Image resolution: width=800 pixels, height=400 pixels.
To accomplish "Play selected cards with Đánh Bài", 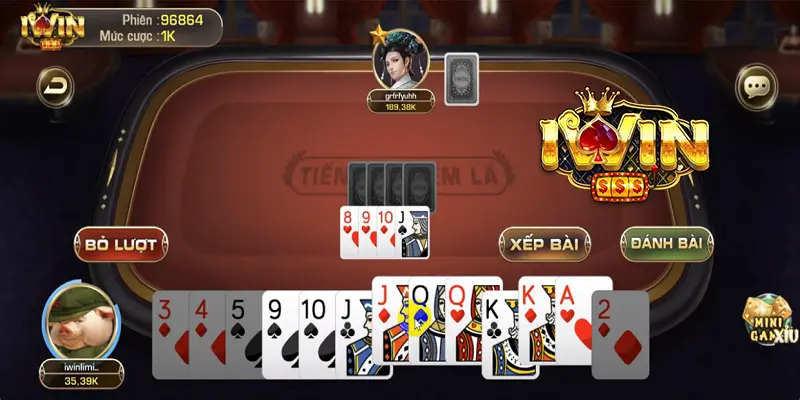I will coord(666,244).
